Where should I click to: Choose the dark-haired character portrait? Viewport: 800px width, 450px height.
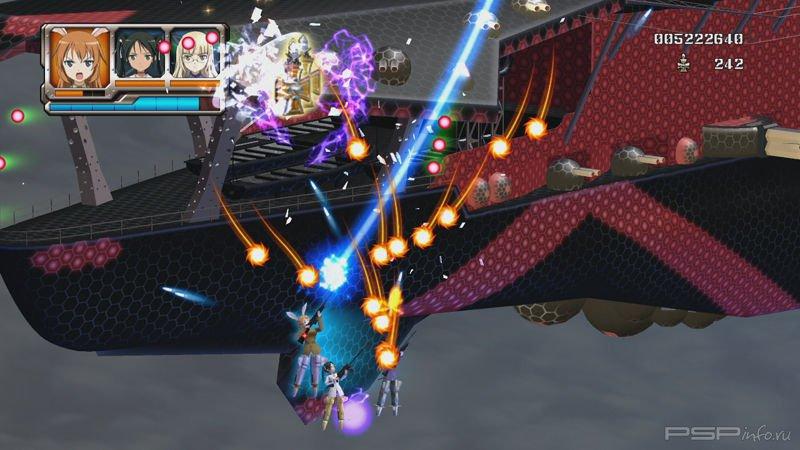click(139, 58)
